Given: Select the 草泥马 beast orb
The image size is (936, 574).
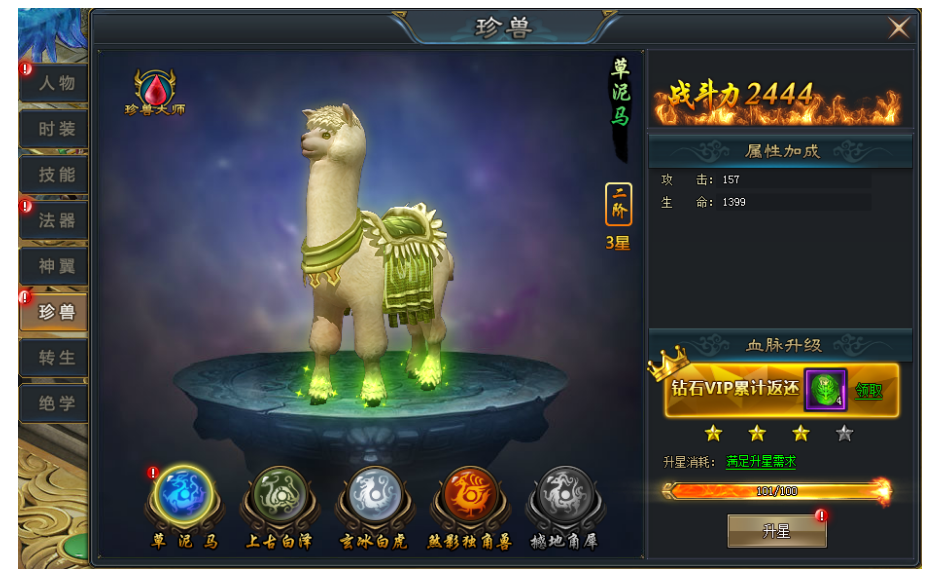Looking at the screenshot, I should point(184,496).
